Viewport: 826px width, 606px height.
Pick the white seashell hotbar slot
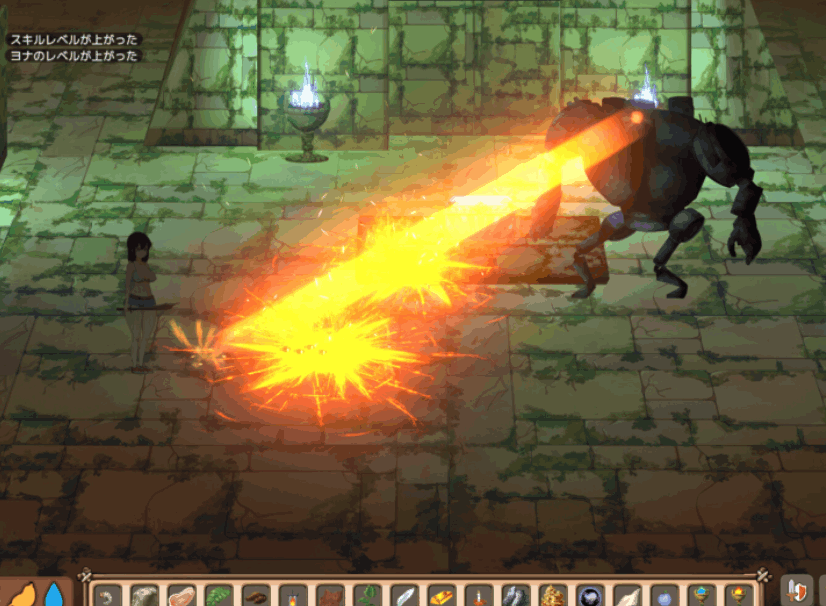[627, 597]
